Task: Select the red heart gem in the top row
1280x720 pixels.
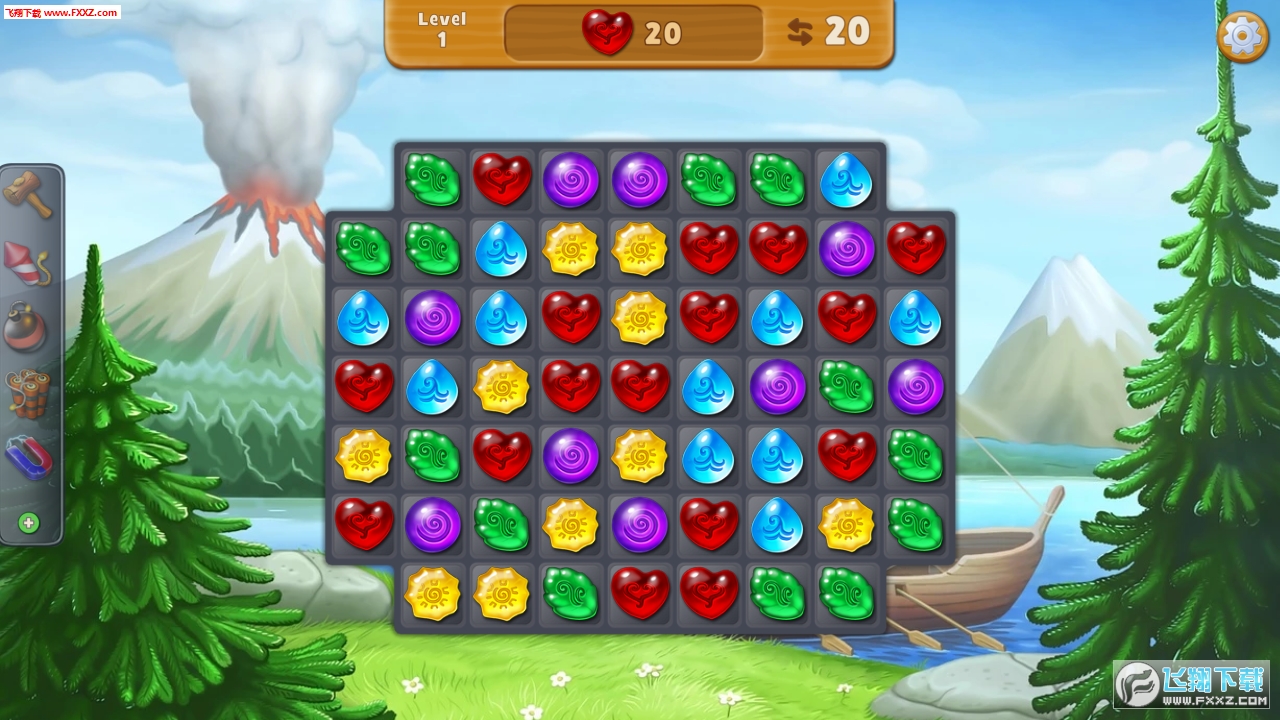Action: [502, 180]
